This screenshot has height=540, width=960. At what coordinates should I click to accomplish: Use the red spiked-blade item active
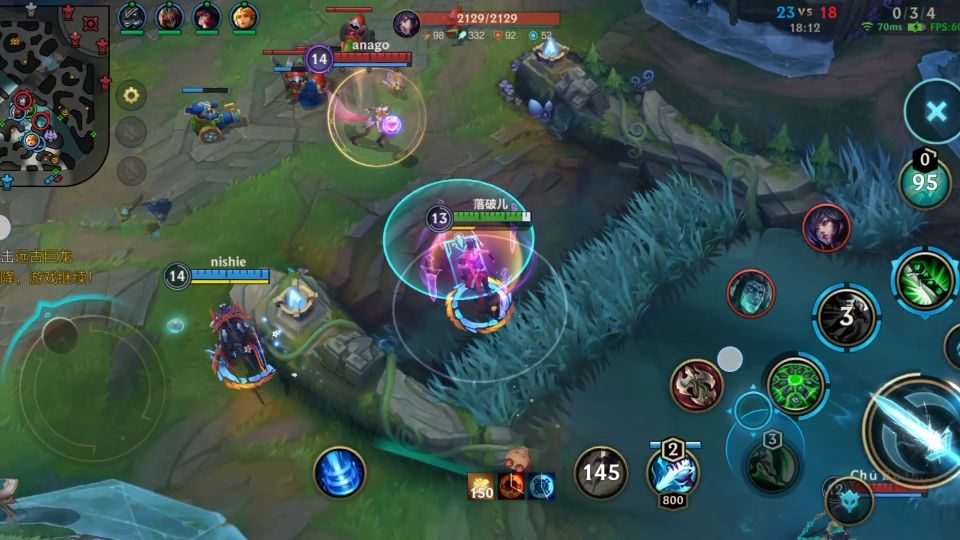tap(697, 386)
